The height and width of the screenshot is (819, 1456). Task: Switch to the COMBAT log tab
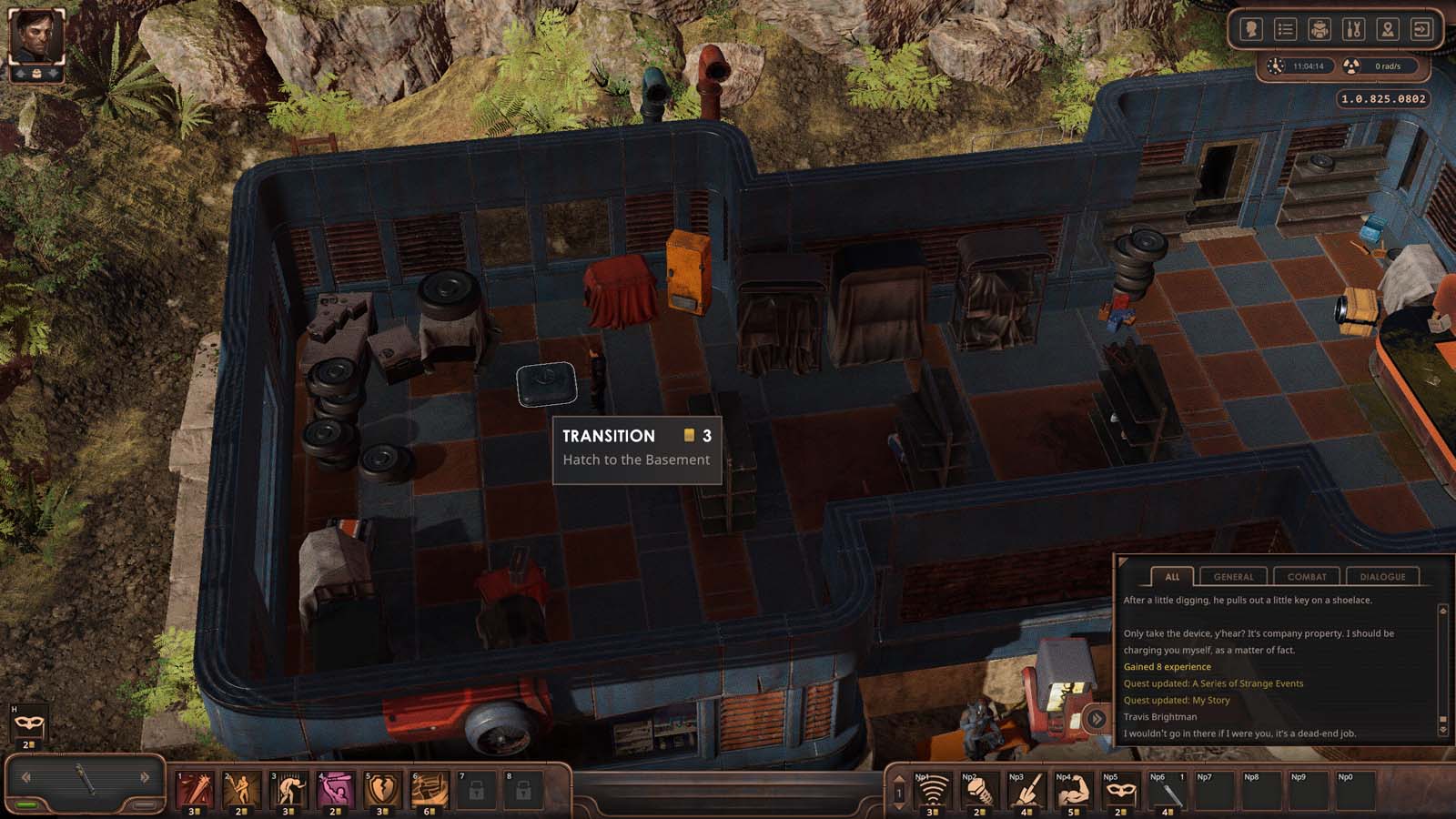point(1307,576)
